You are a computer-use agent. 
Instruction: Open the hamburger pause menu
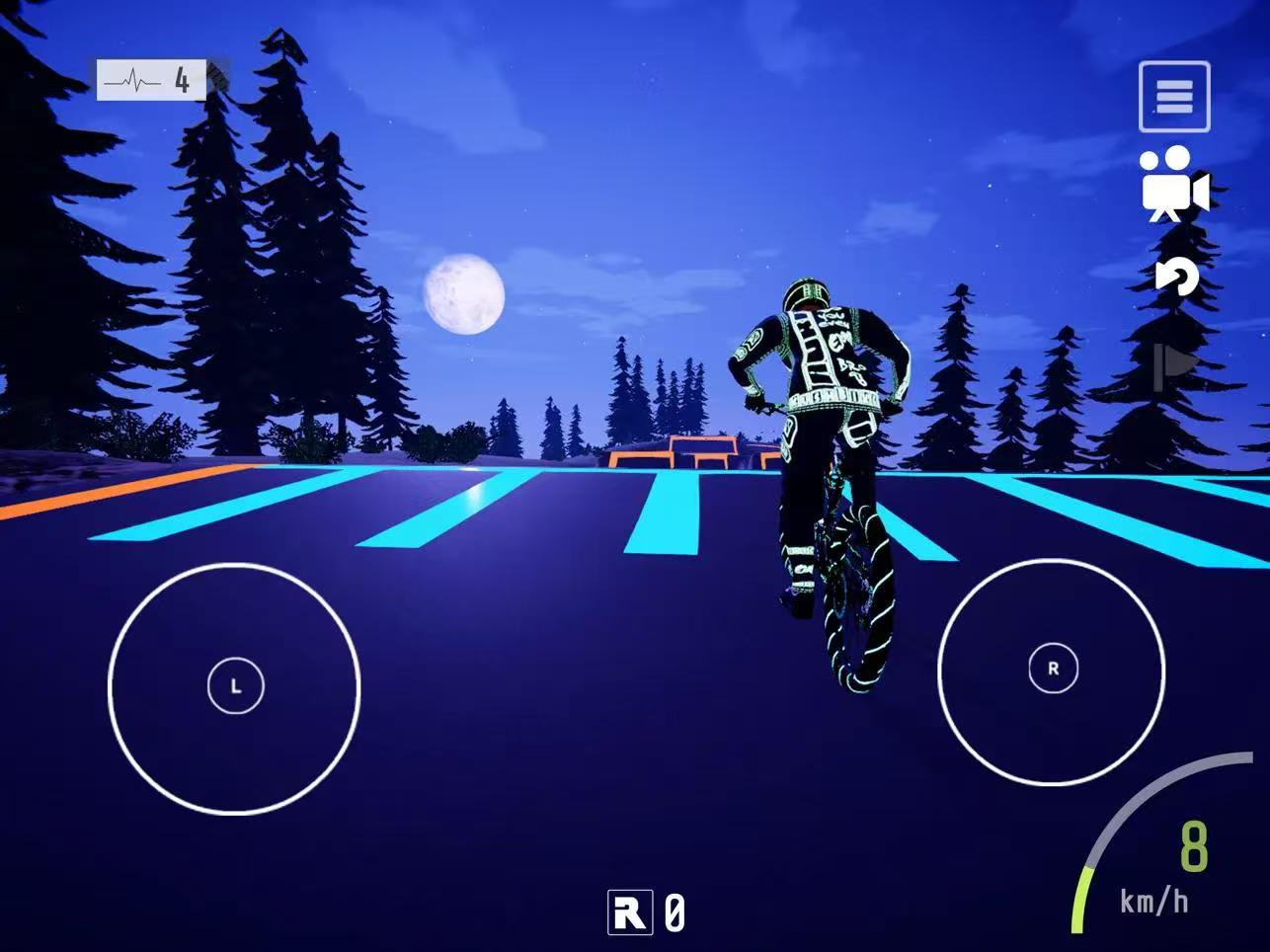[x=1174, y=97]
